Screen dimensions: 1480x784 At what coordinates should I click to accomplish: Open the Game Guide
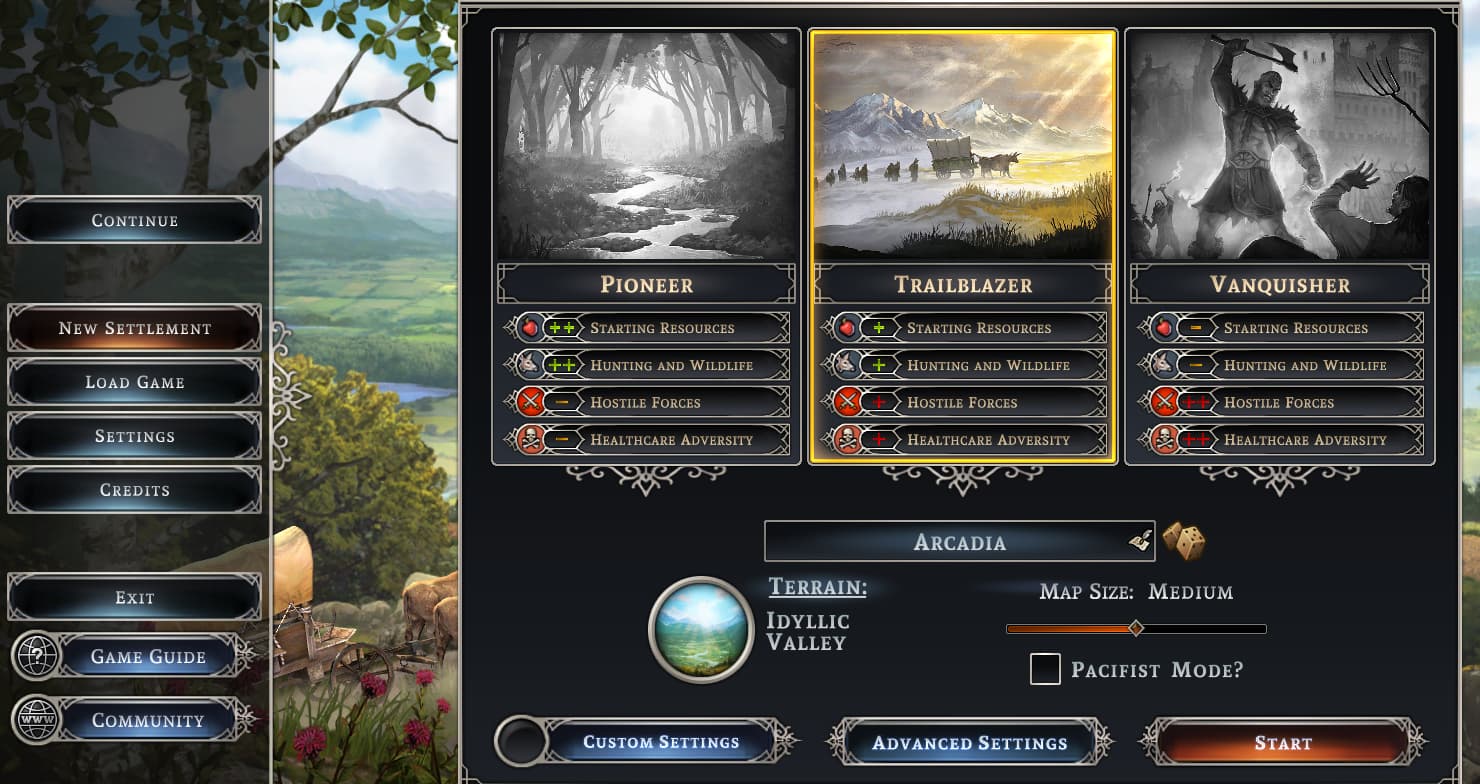click(147, 657)
